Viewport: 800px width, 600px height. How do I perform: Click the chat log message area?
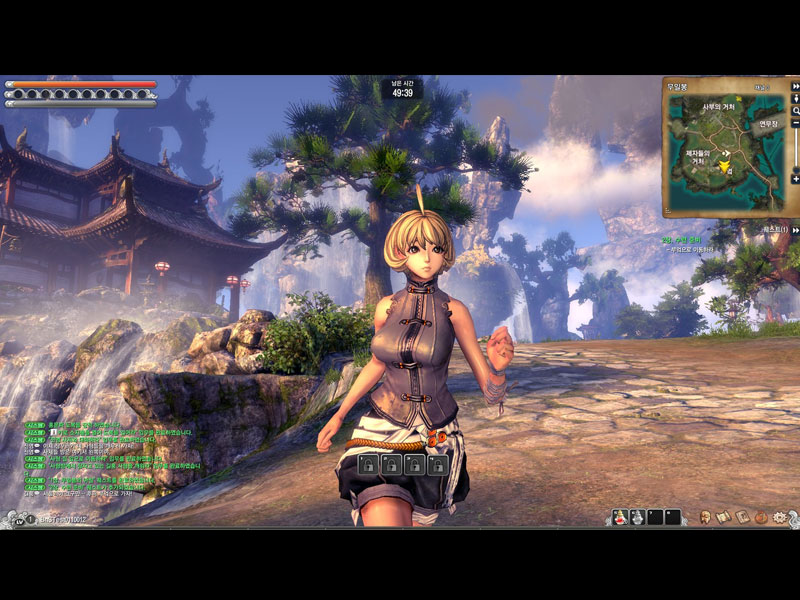click(110, 460)
